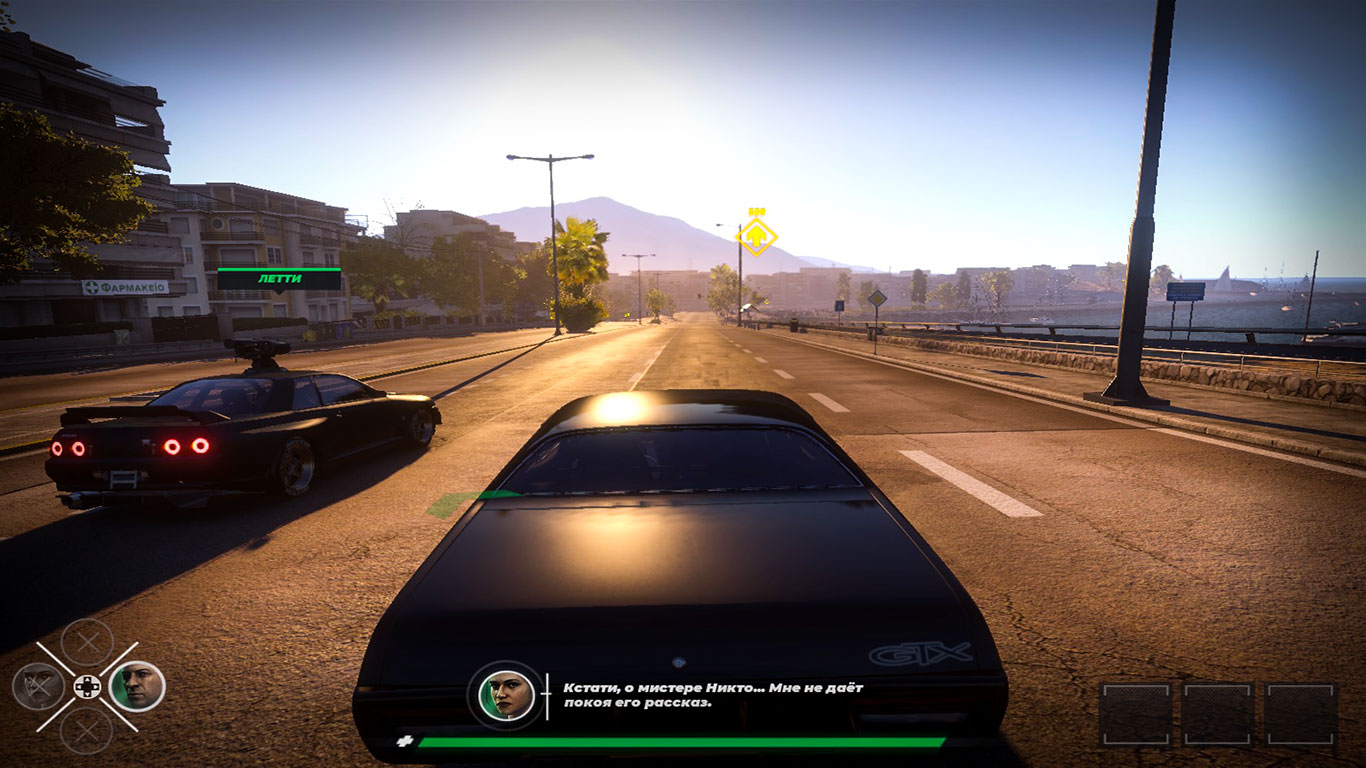The image size is (1366, 768).
Task: Toggle the down arrow on the d-pad selector
Action: [x=87, y=694]
